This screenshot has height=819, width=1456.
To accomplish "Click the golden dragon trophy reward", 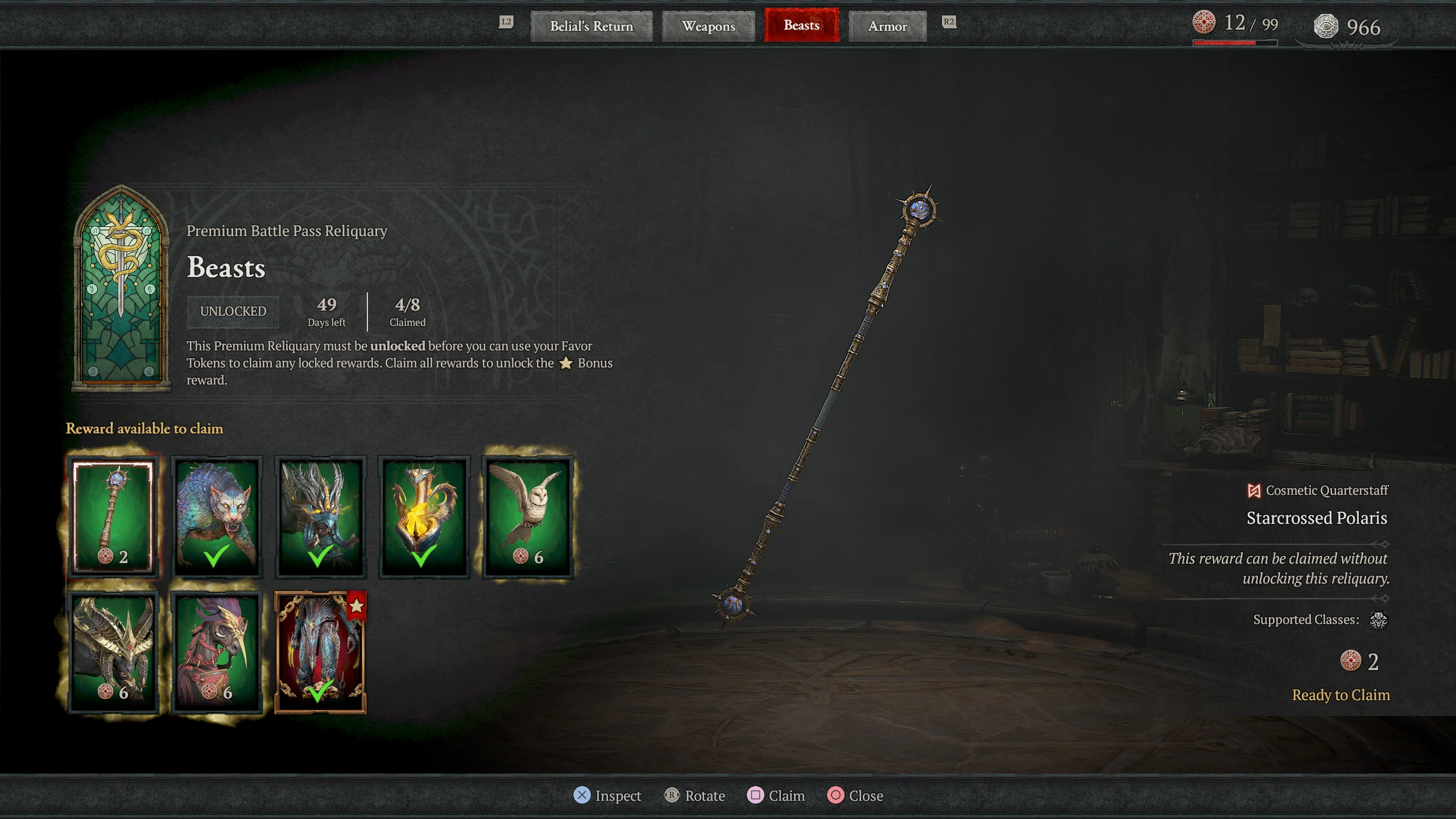I will pos(423,515).
